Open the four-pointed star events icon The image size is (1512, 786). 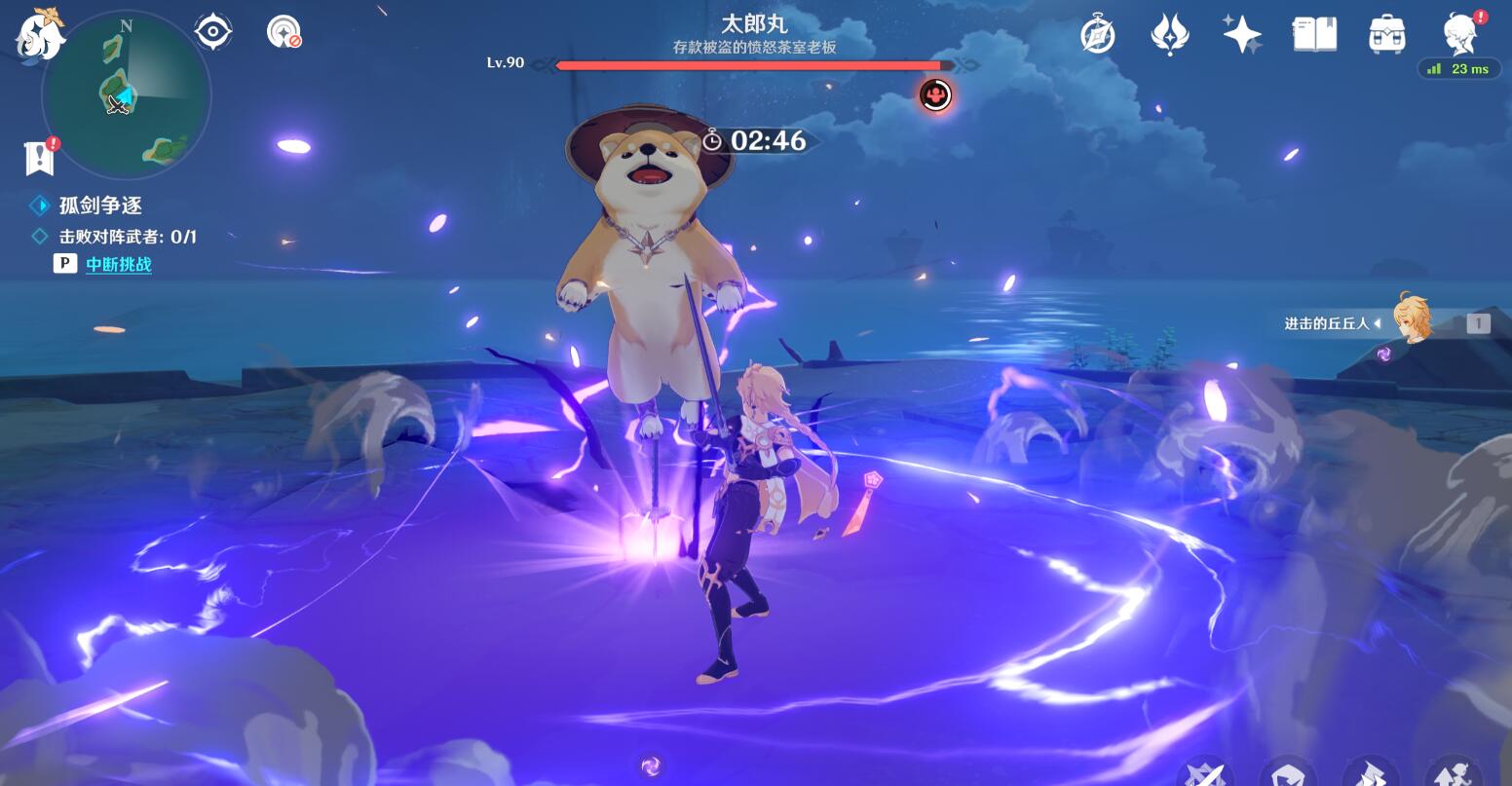(1242, 35)
